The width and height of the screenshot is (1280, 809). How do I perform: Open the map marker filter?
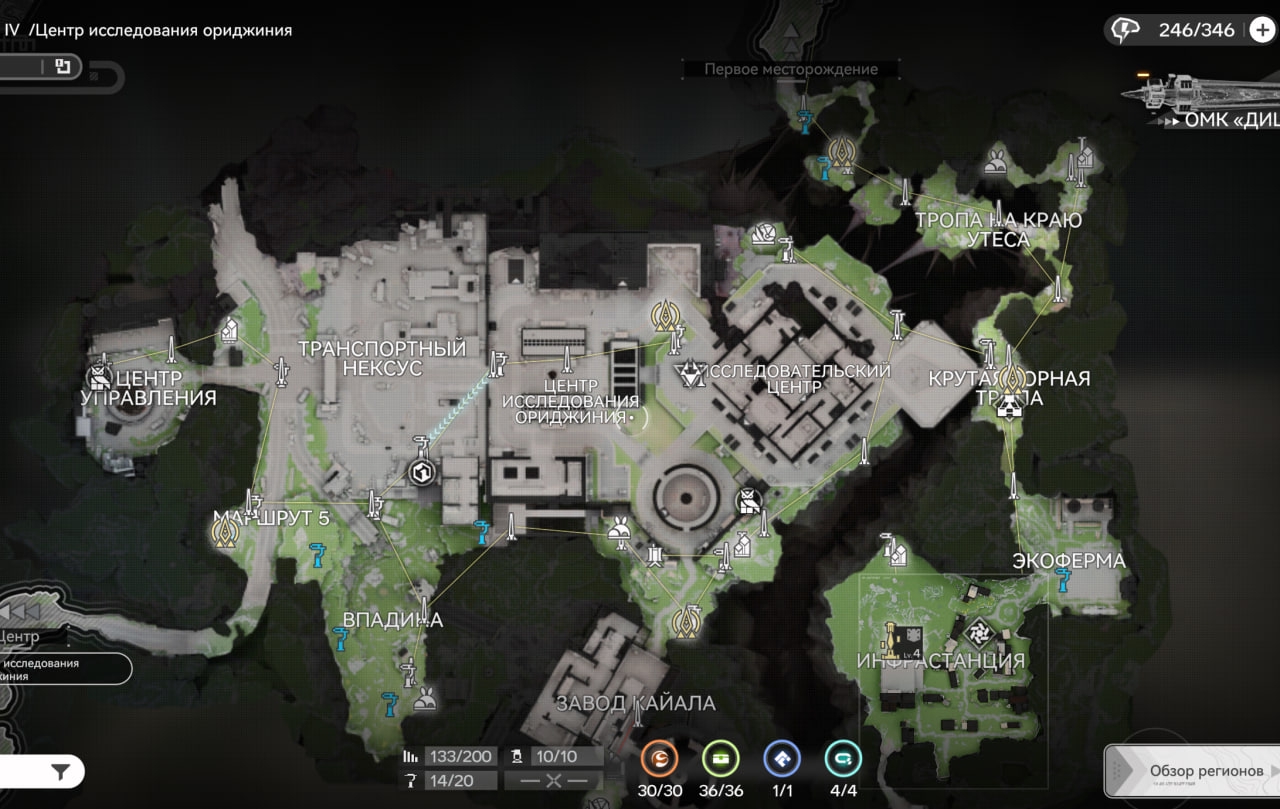(61, 771)
